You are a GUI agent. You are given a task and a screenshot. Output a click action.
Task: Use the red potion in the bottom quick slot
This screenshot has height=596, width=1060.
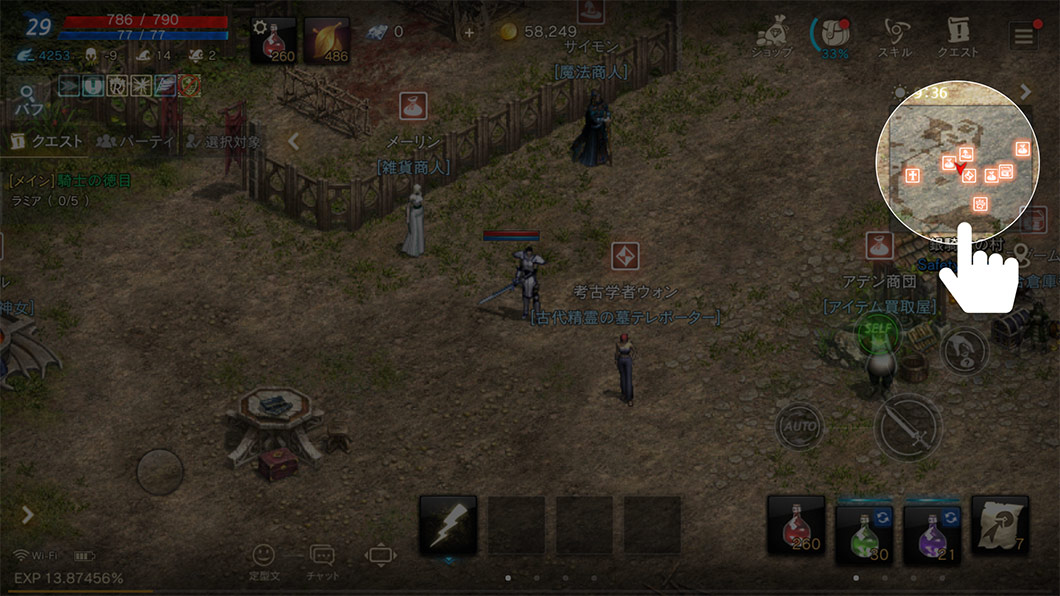796,526
